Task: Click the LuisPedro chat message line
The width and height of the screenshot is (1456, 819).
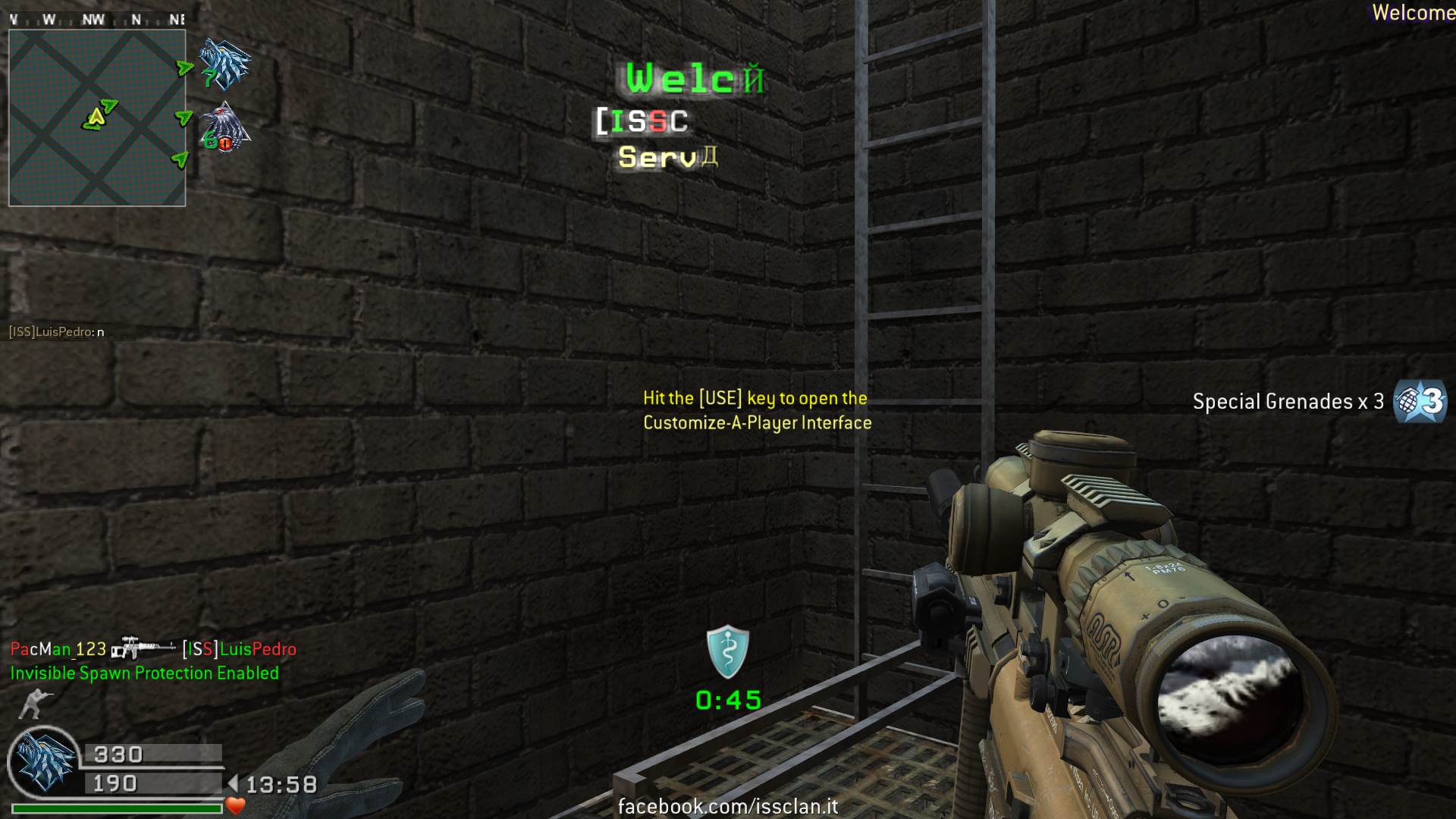Action: click(57, 331)
